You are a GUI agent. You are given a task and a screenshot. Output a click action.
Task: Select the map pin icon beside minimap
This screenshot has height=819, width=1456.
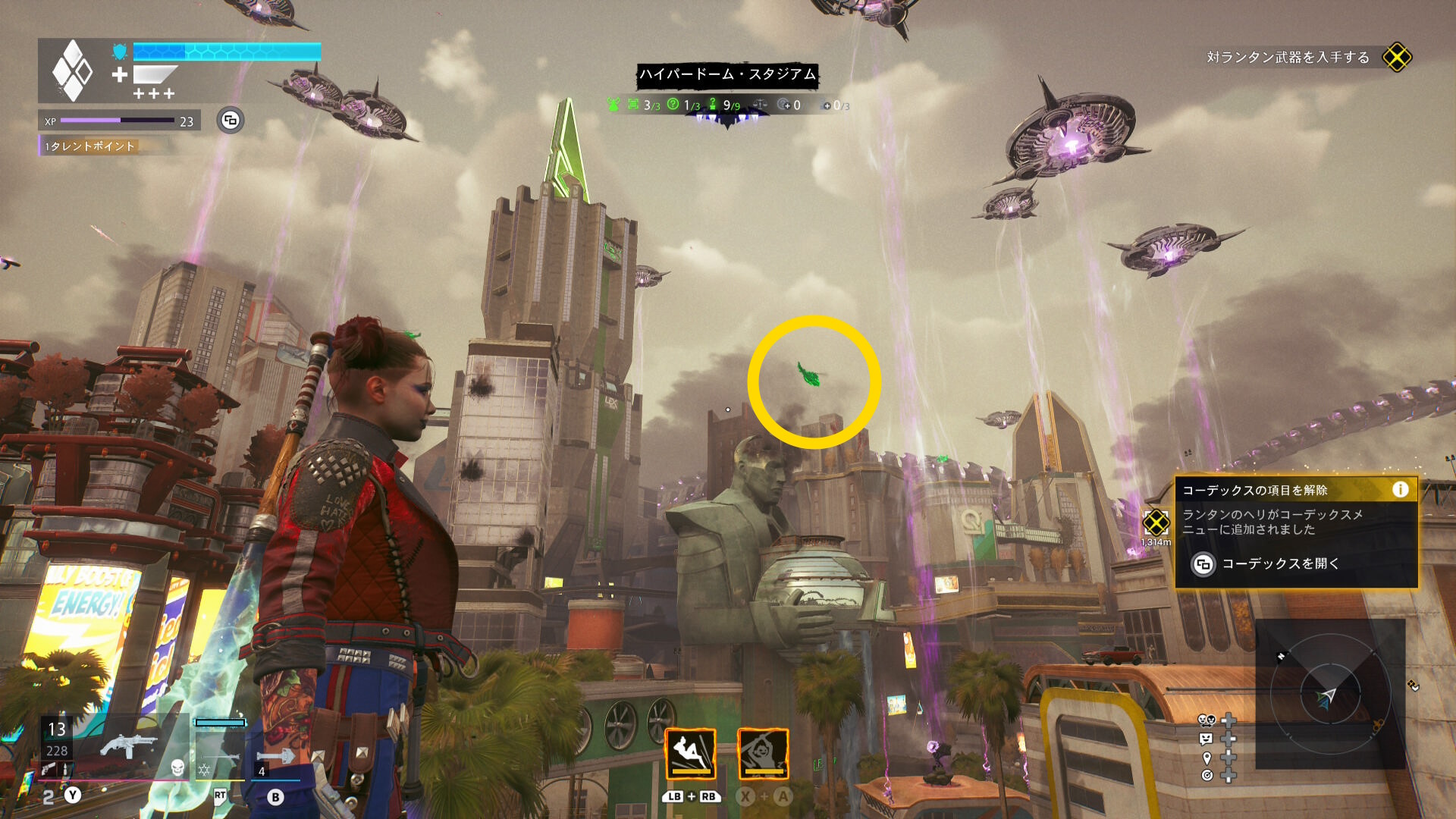click(1207, 758)
